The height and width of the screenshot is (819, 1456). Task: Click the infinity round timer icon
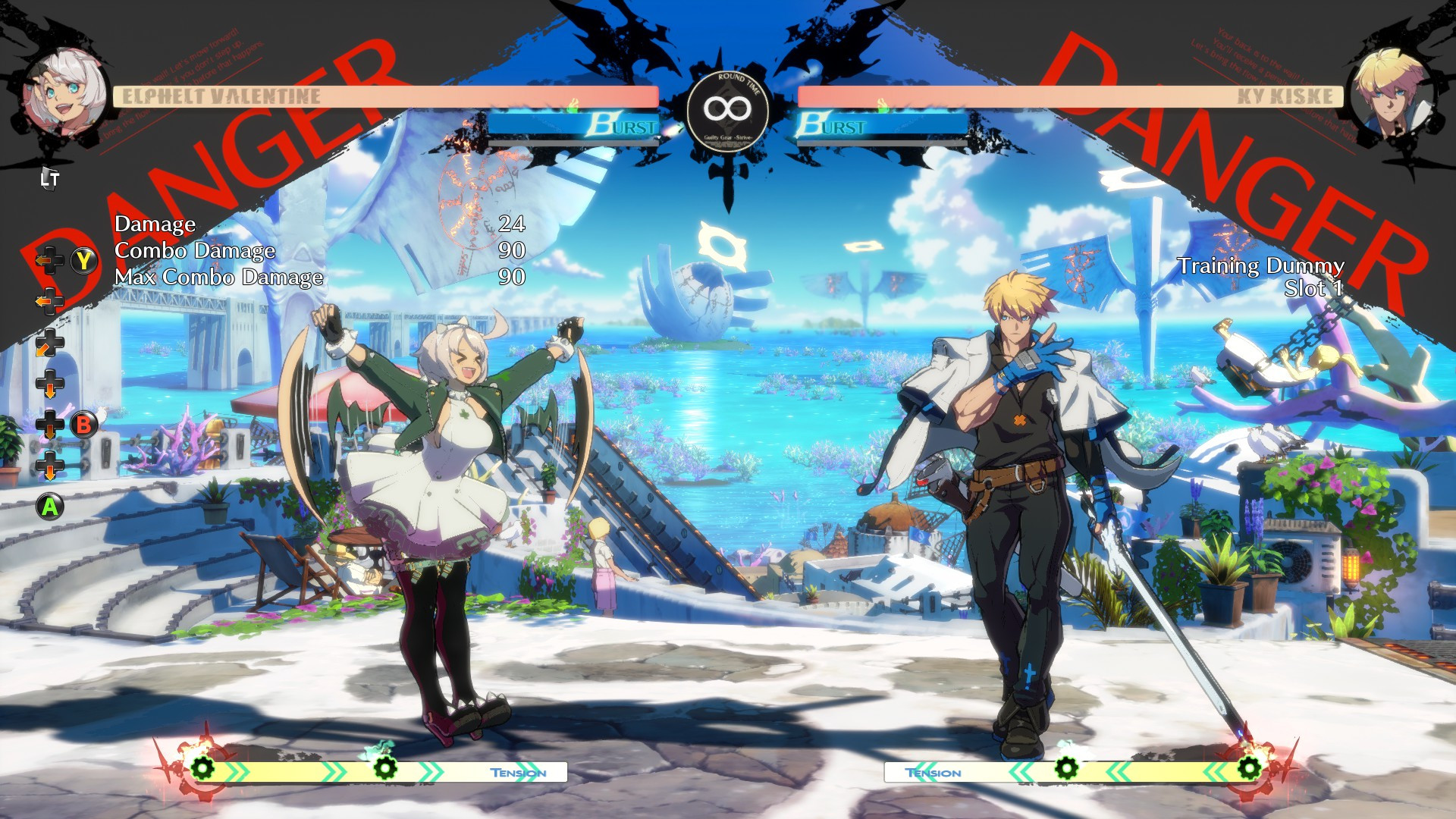(729, 108)
